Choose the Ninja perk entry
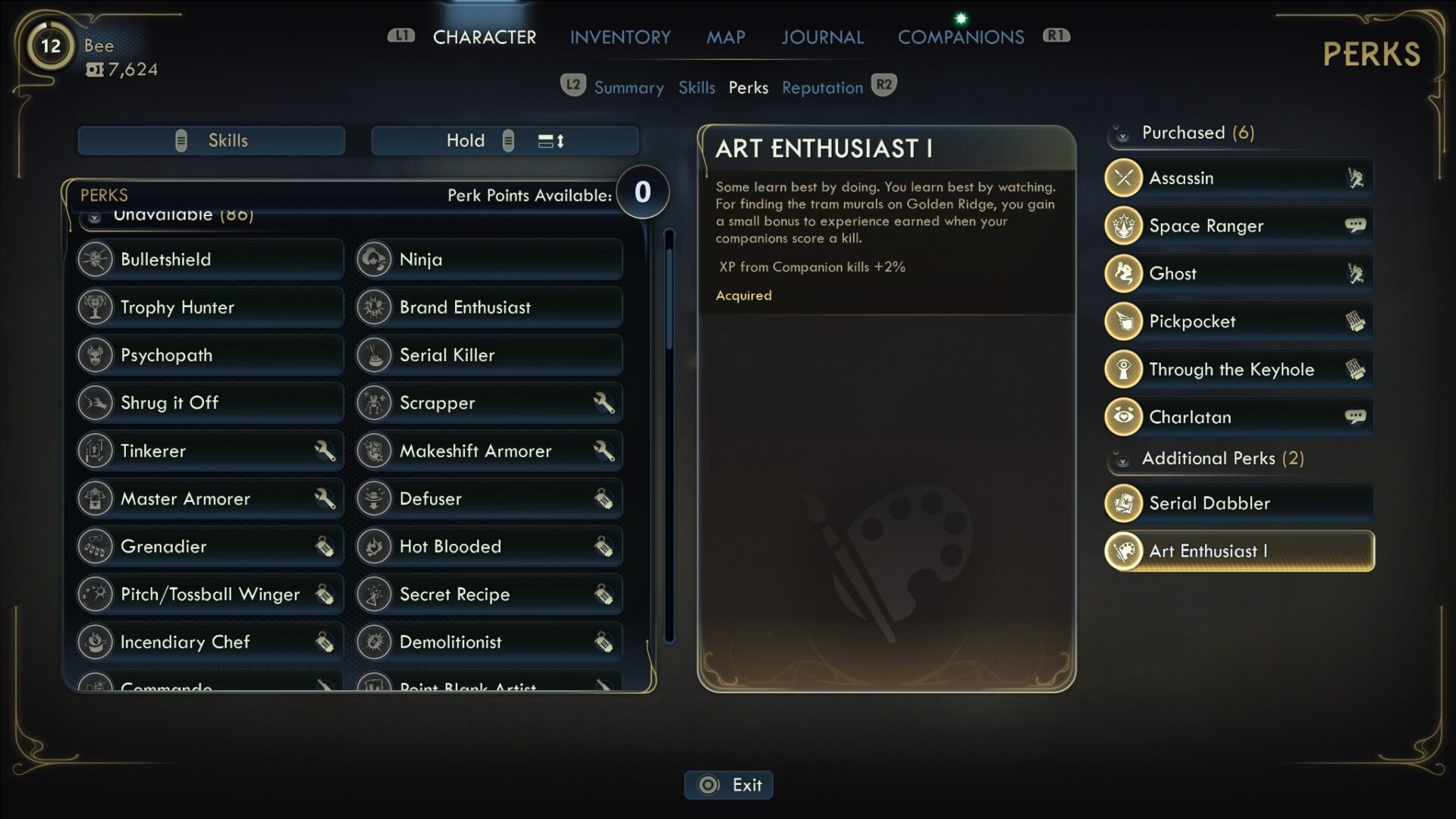Viewport: 1456px width, 819px height. (x=488, y=259)
